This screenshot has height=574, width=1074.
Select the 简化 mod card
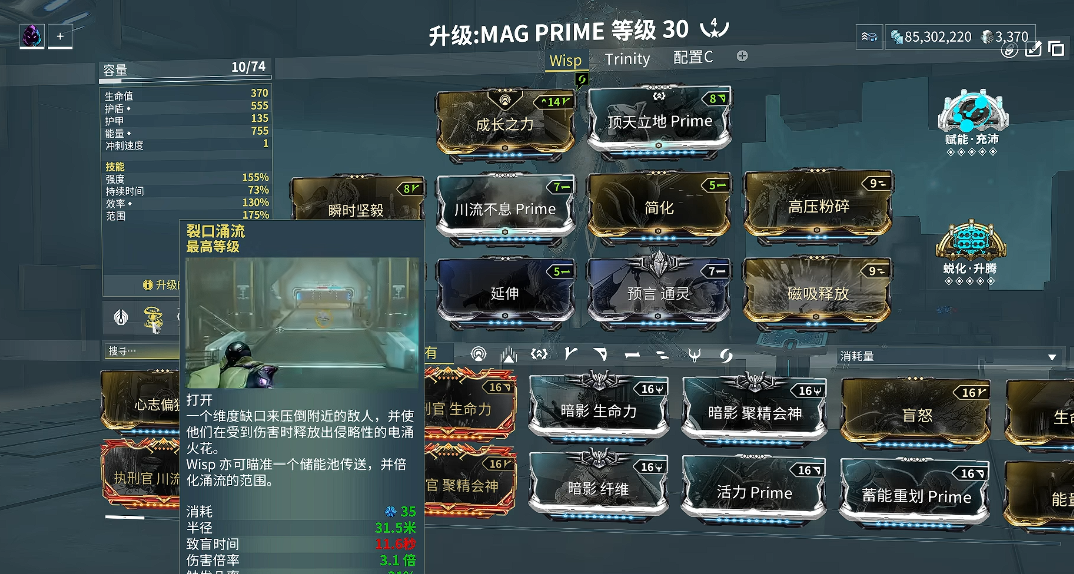pyautogui.click(x=659, y=207)
